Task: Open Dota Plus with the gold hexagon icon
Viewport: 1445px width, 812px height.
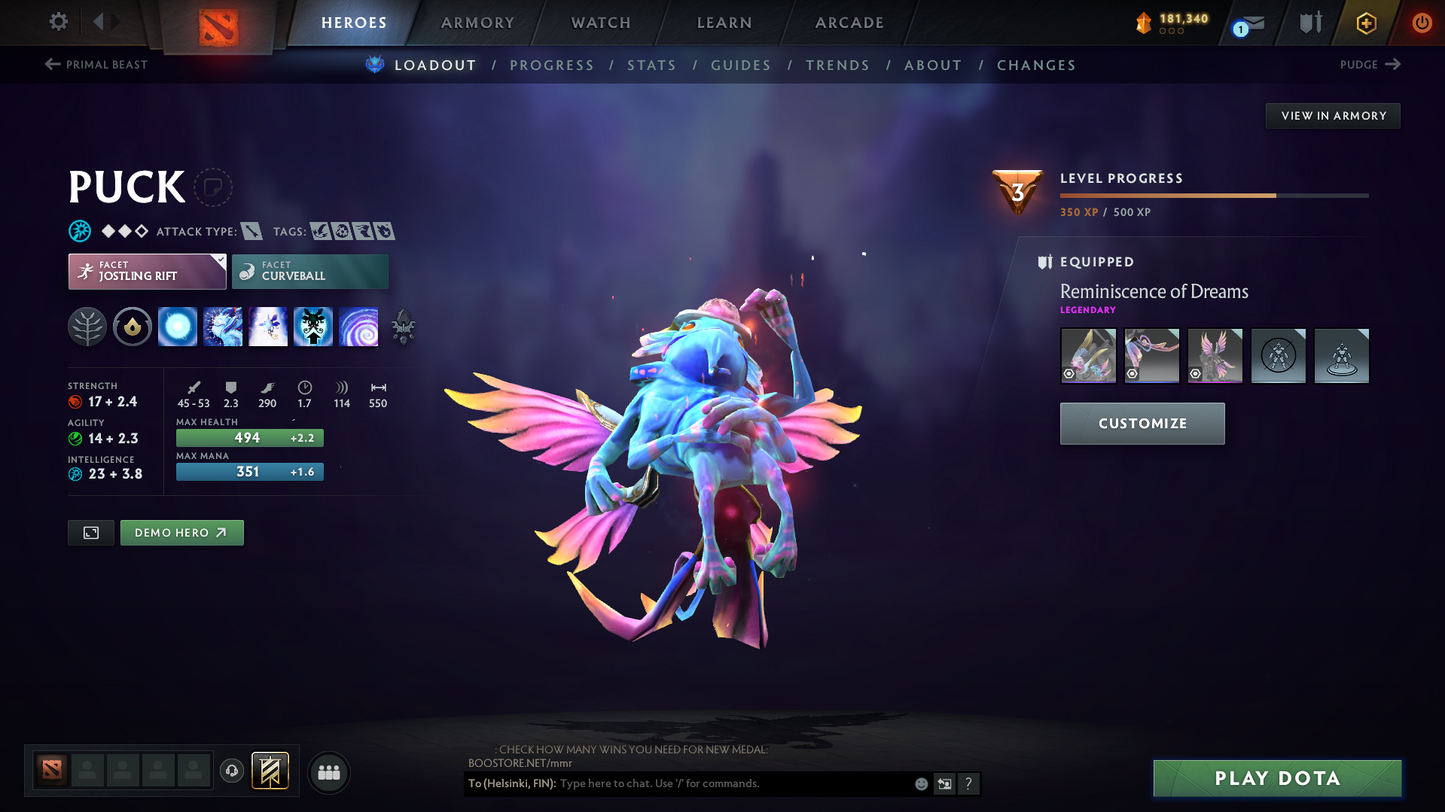Action: (1366, 22)
